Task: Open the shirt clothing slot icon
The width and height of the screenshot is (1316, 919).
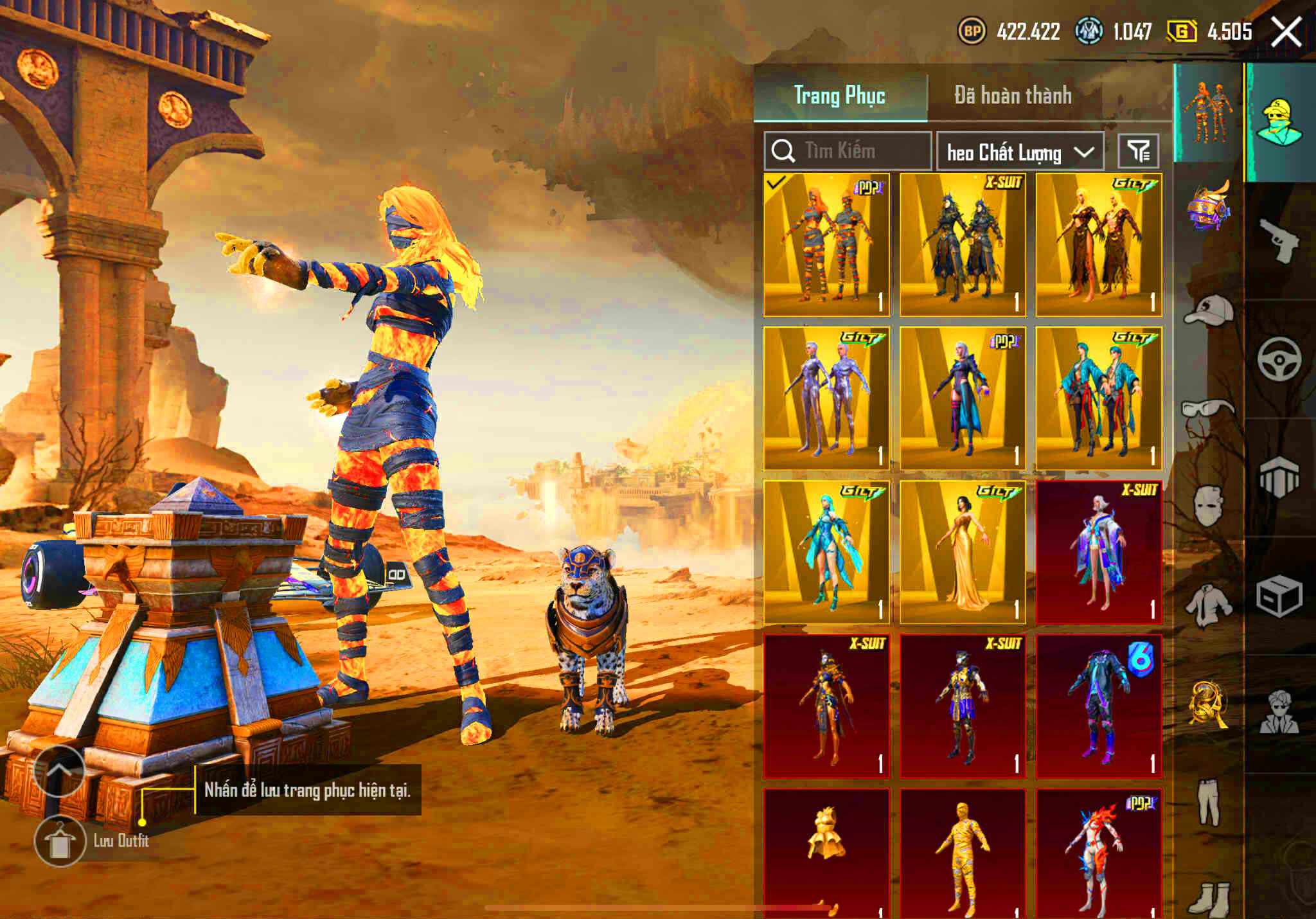Action: pyautogui.click(x=1209, y=606)
